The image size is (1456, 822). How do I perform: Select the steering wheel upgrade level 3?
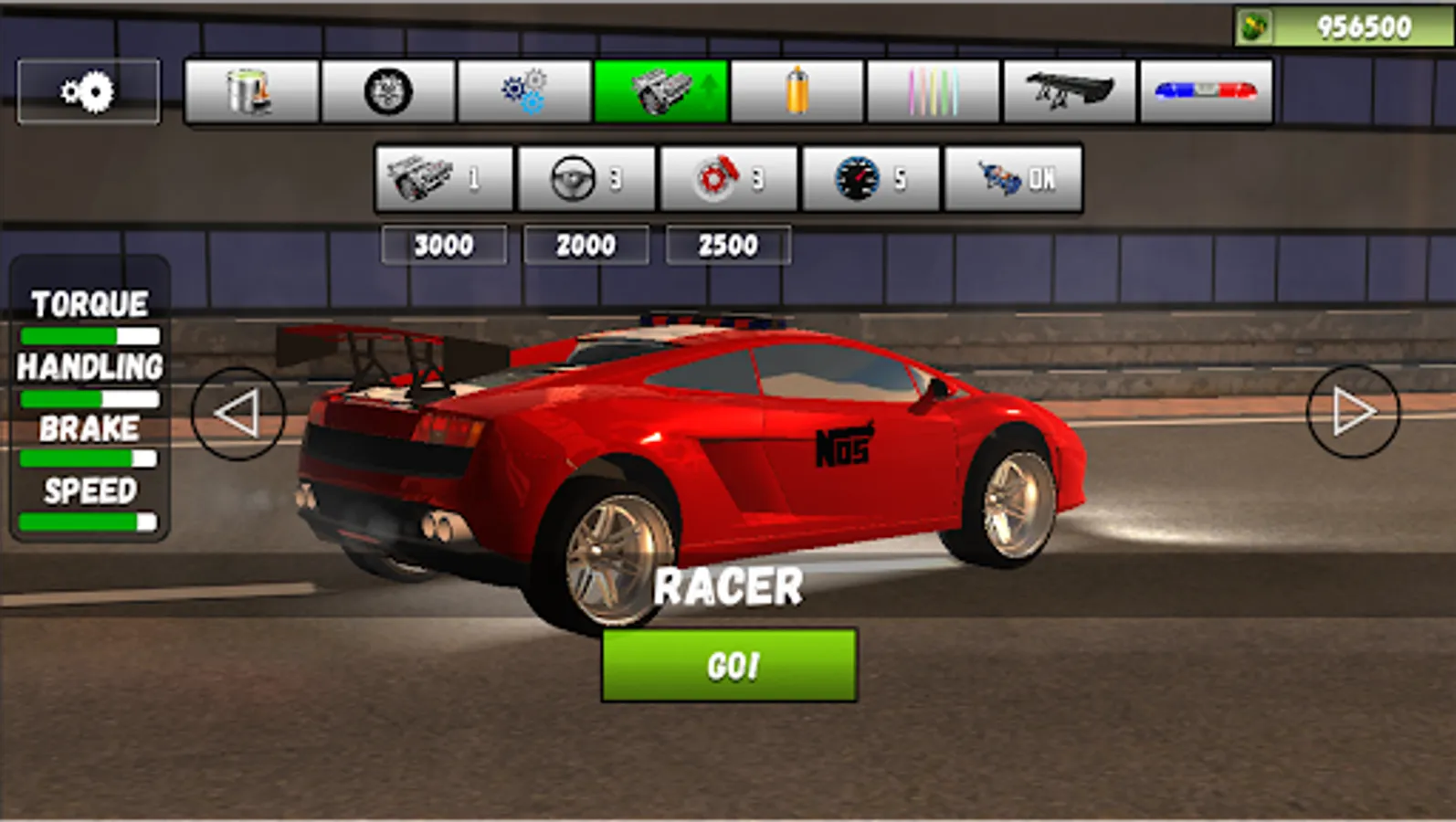pyautogui.click(x=586, y=179)
